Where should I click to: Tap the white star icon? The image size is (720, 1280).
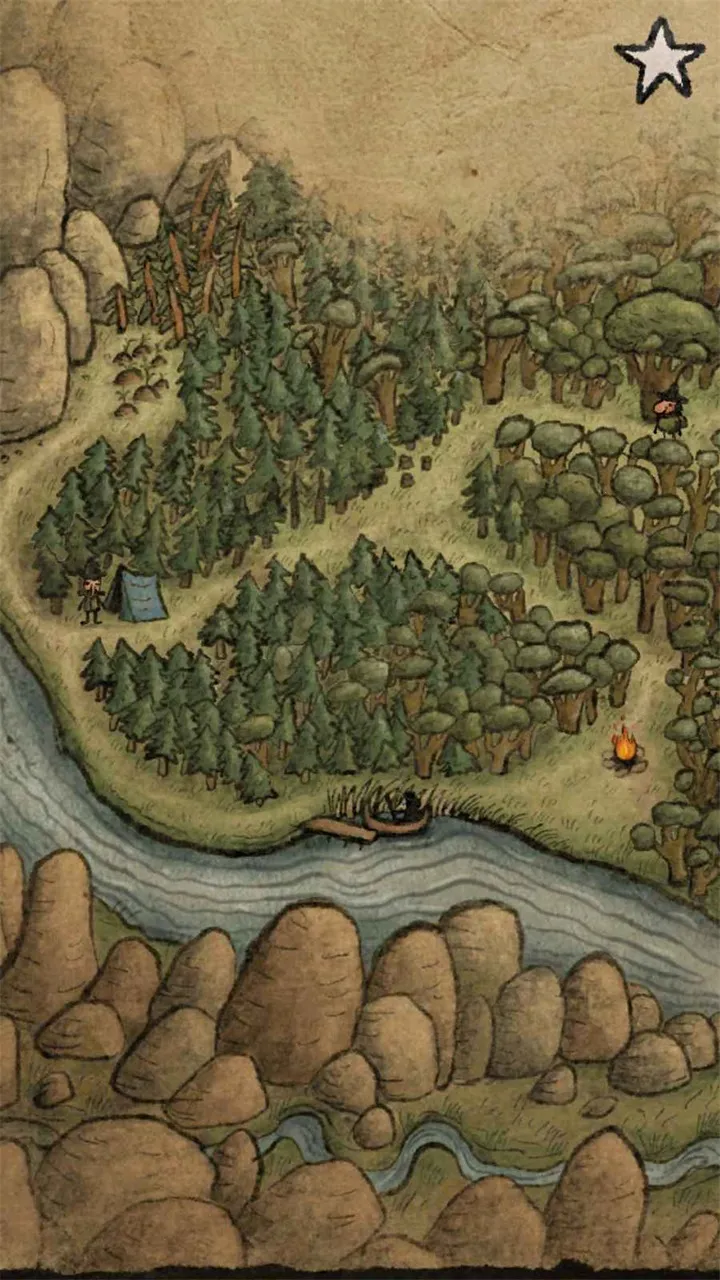(x=659, y=60)
